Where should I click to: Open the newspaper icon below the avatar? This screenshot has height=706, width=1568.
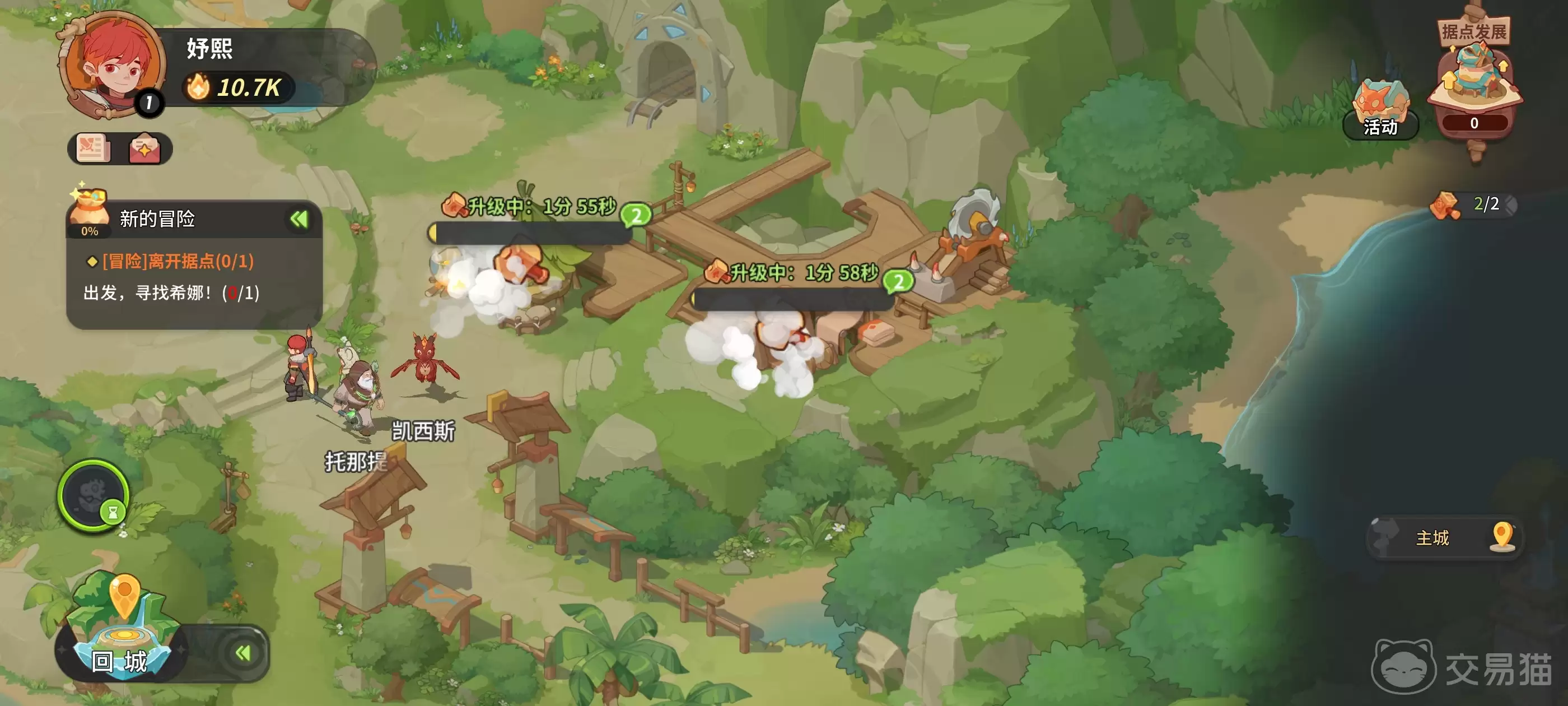(x=93, y=148)
